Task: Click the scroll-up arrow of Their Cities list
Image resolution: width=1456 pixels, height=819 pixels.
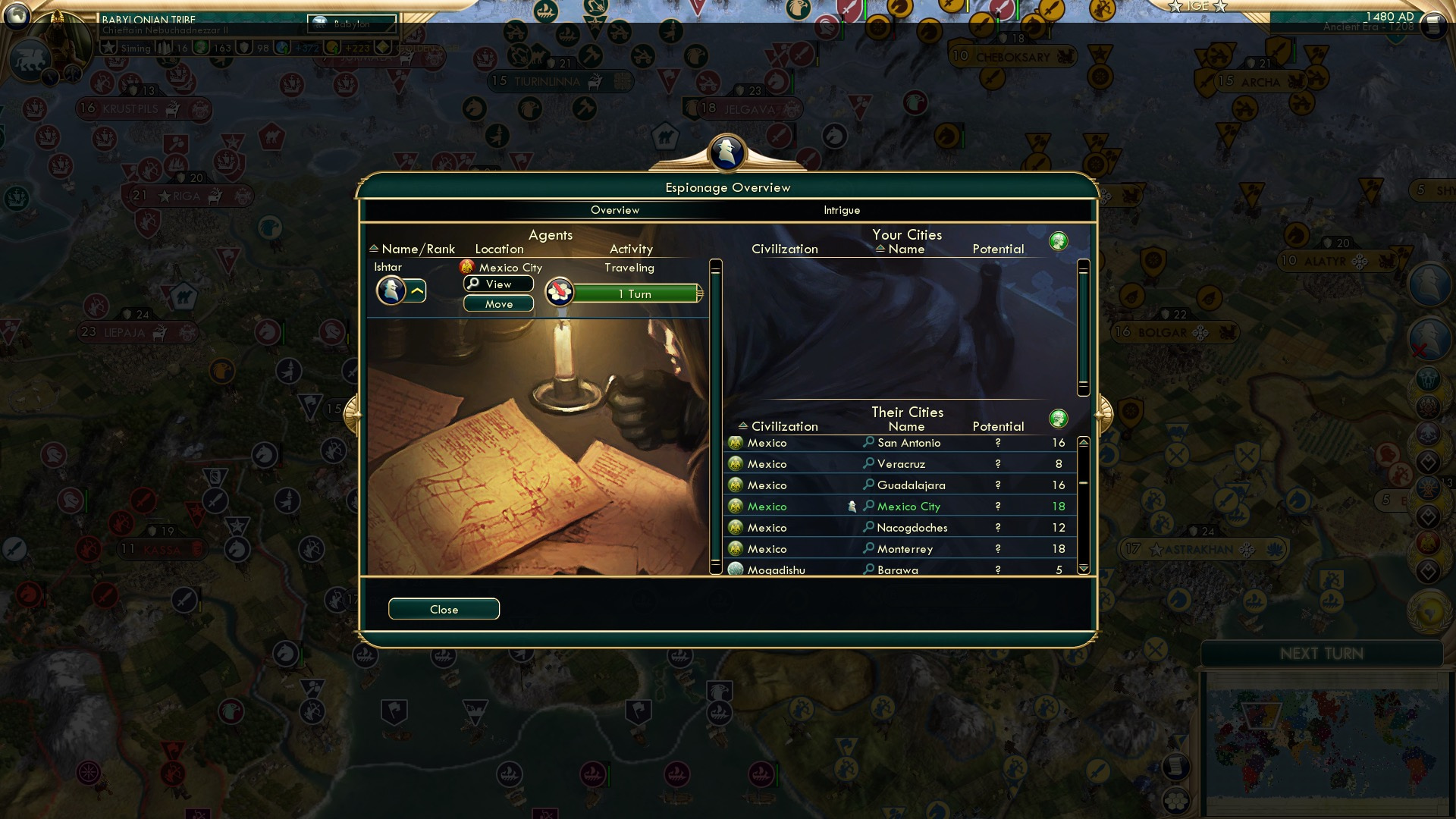Action: [1083, 442]
